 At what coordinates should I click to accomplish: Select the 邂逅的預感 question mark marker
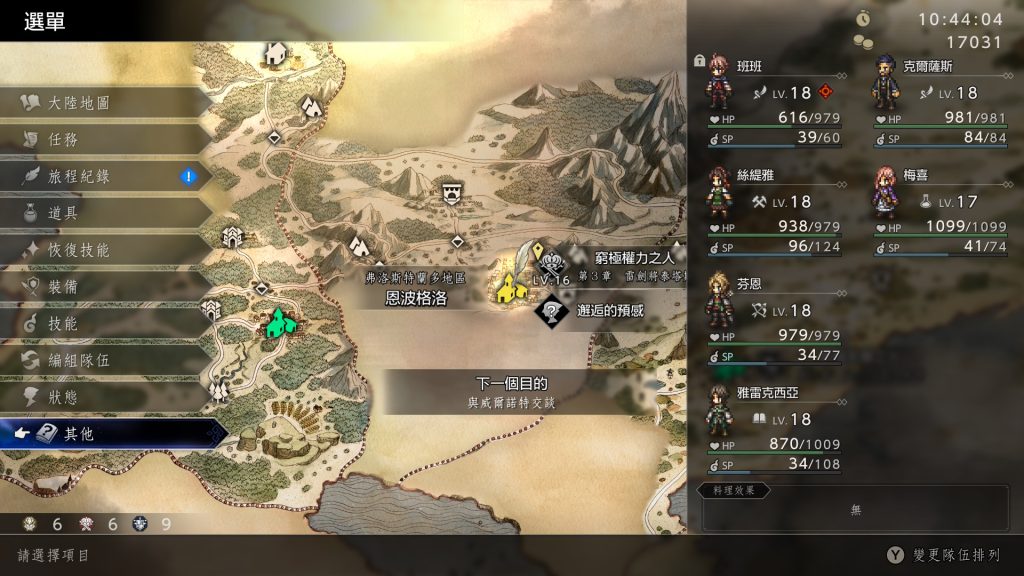coord(551,312)
